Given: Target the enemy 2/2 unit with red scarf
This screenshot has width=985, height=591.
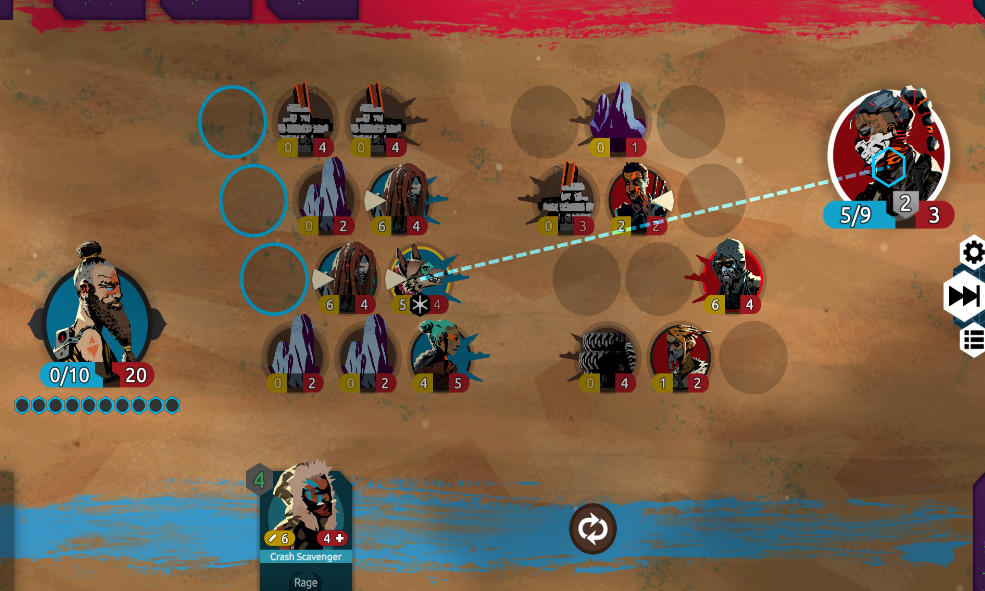Looking at the screenshot, I should tap(638, 195).
